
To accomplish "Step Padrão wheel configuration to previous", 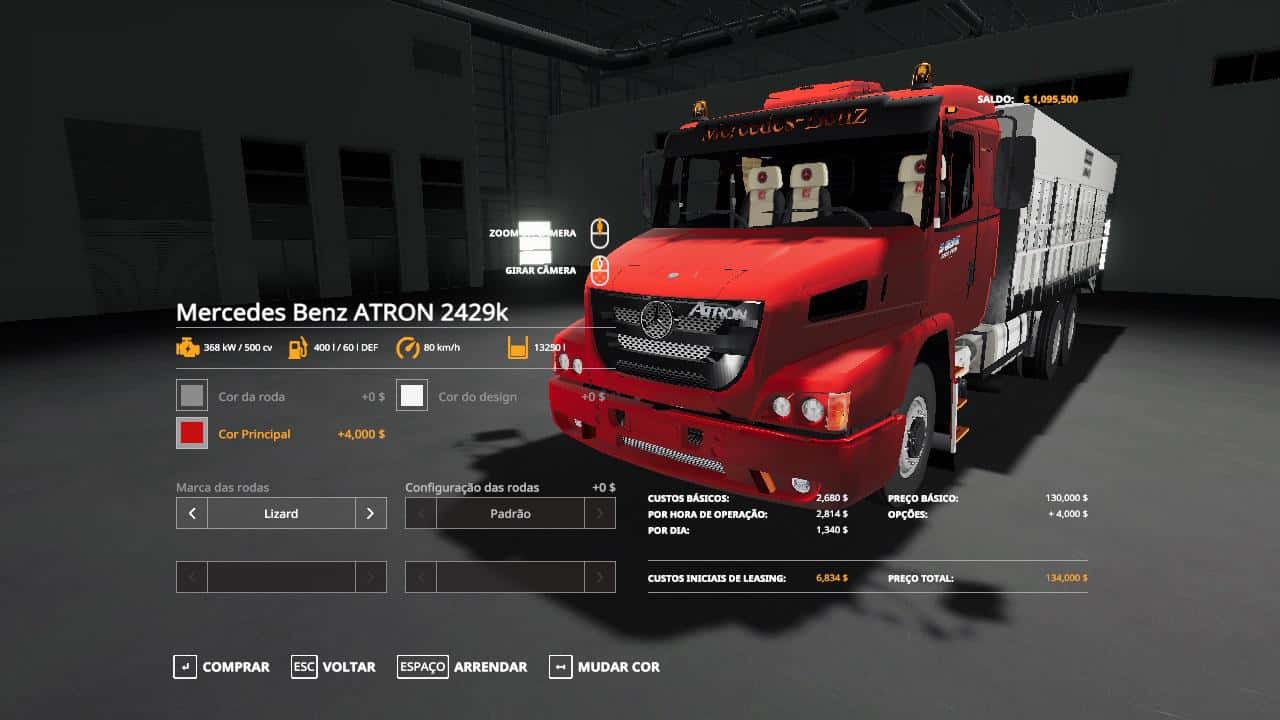I will [421, 513].
